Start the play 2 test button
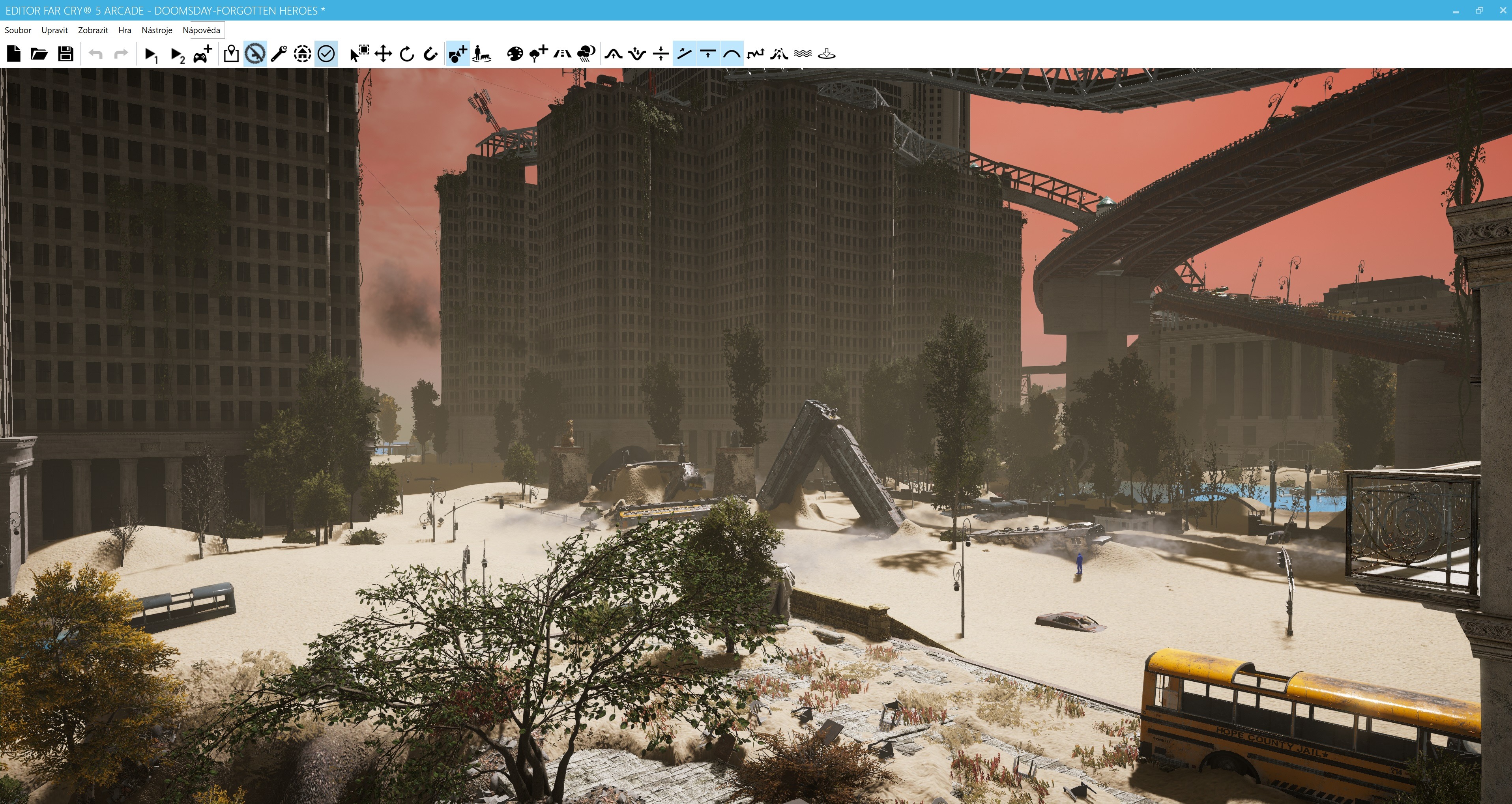This screenshot has width=1512, height=804. point(177,54)
